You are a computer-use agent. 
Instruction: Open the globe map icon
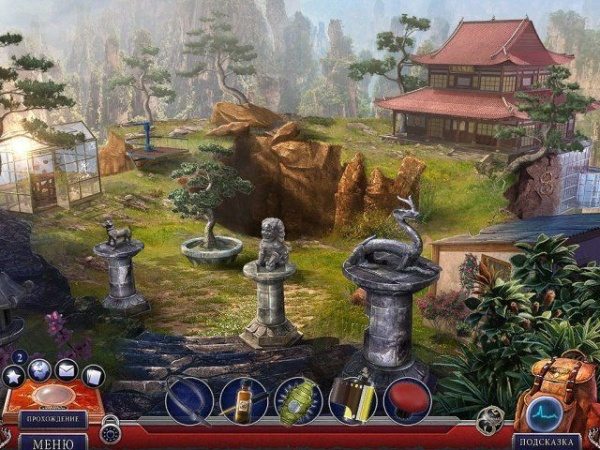(x=40, y=369)
